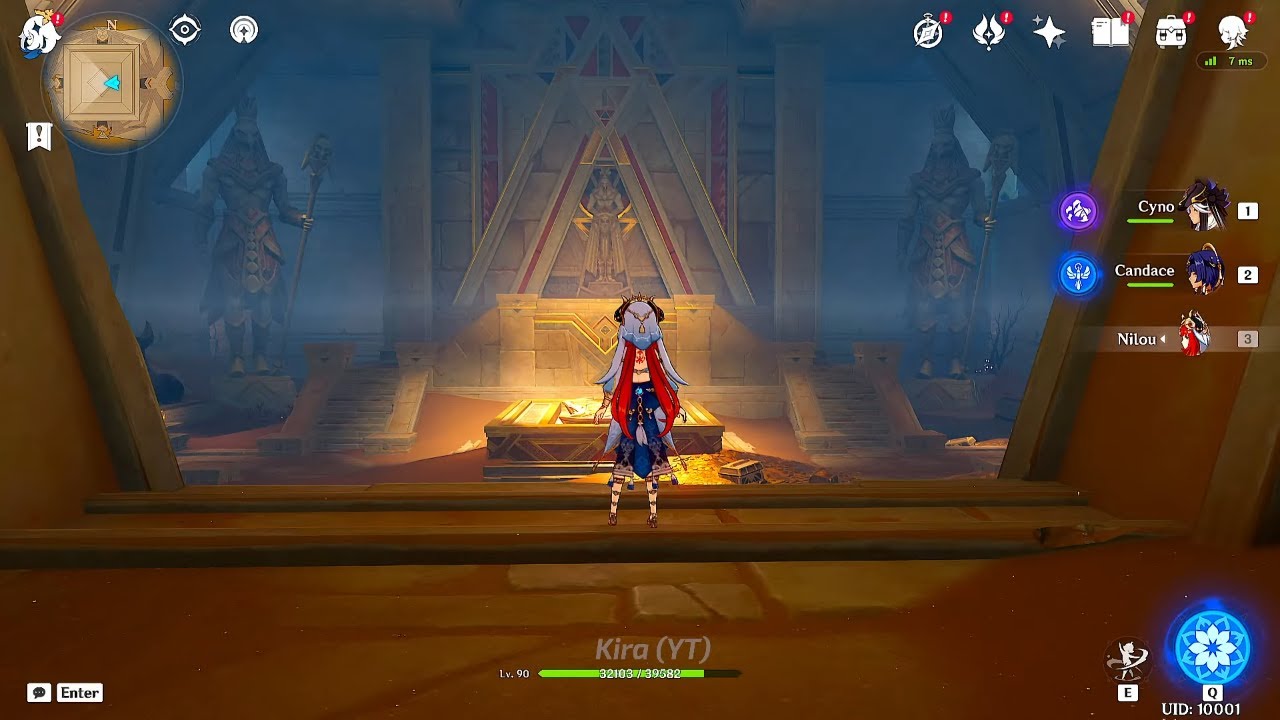Trigger Cyno's purple elemental burst icon
The height and width of the screenshot is (720, 1280).
1079,211
